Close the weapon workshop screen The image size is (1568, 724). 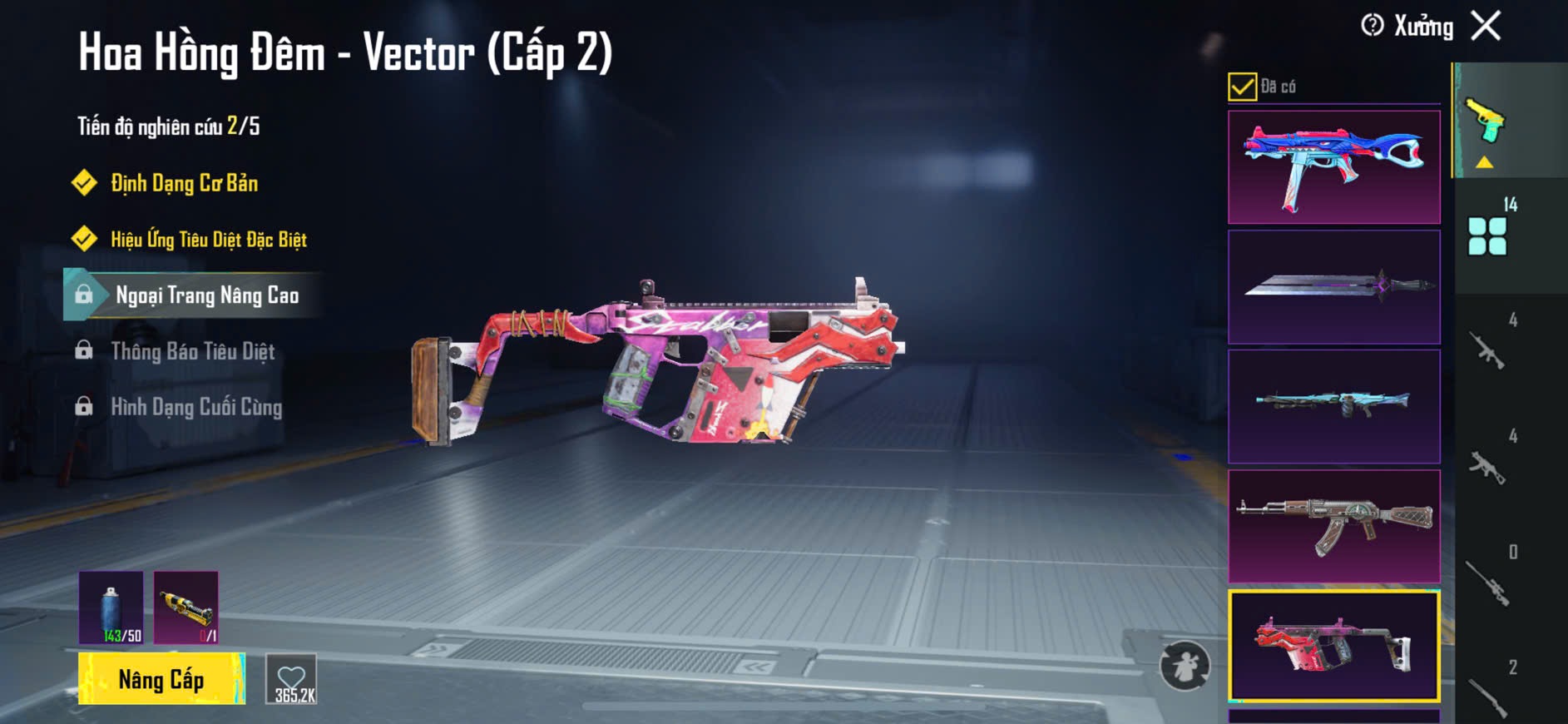pyautogui.click(x=1486, y=26)
